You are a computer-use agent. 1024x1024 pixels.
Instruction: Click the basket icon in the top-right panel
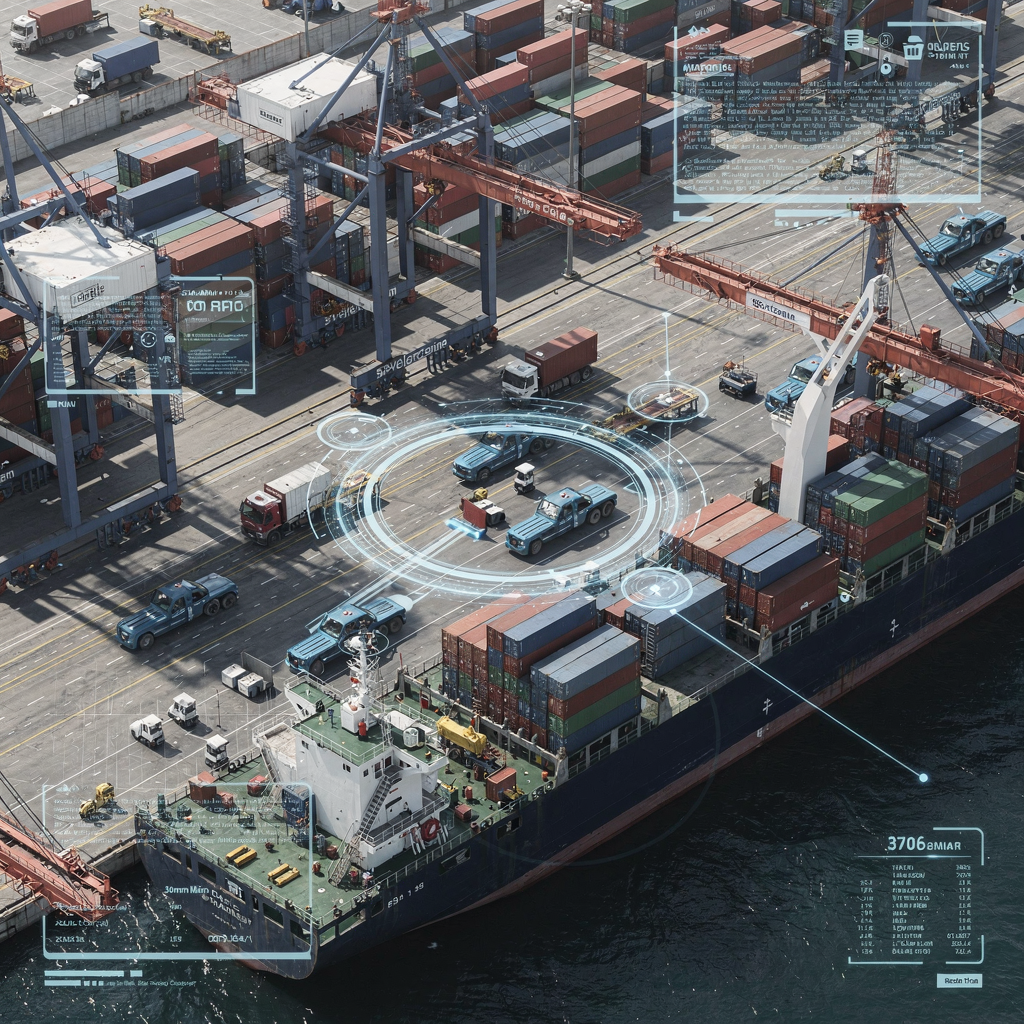[x=913, y=47]
